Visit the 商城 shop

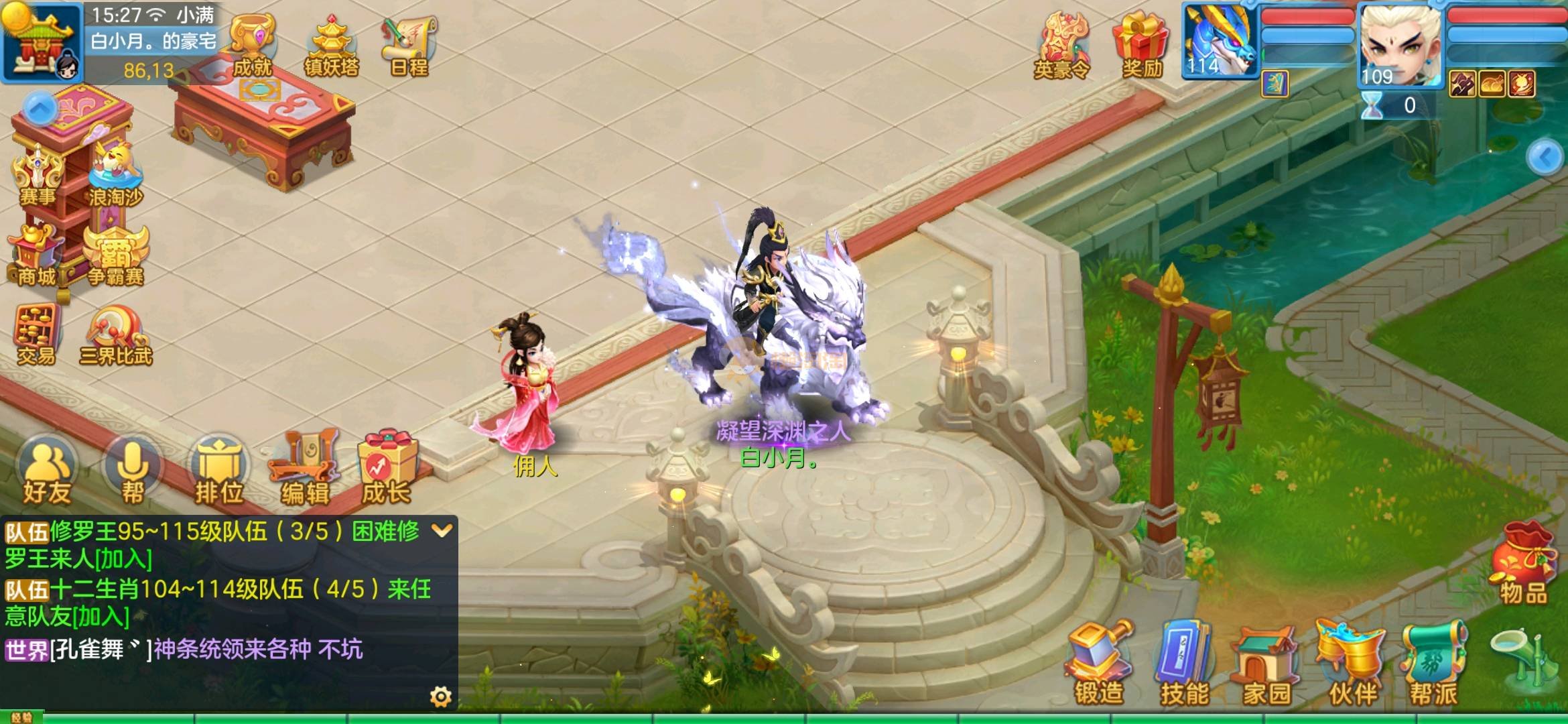coord(37,255)
